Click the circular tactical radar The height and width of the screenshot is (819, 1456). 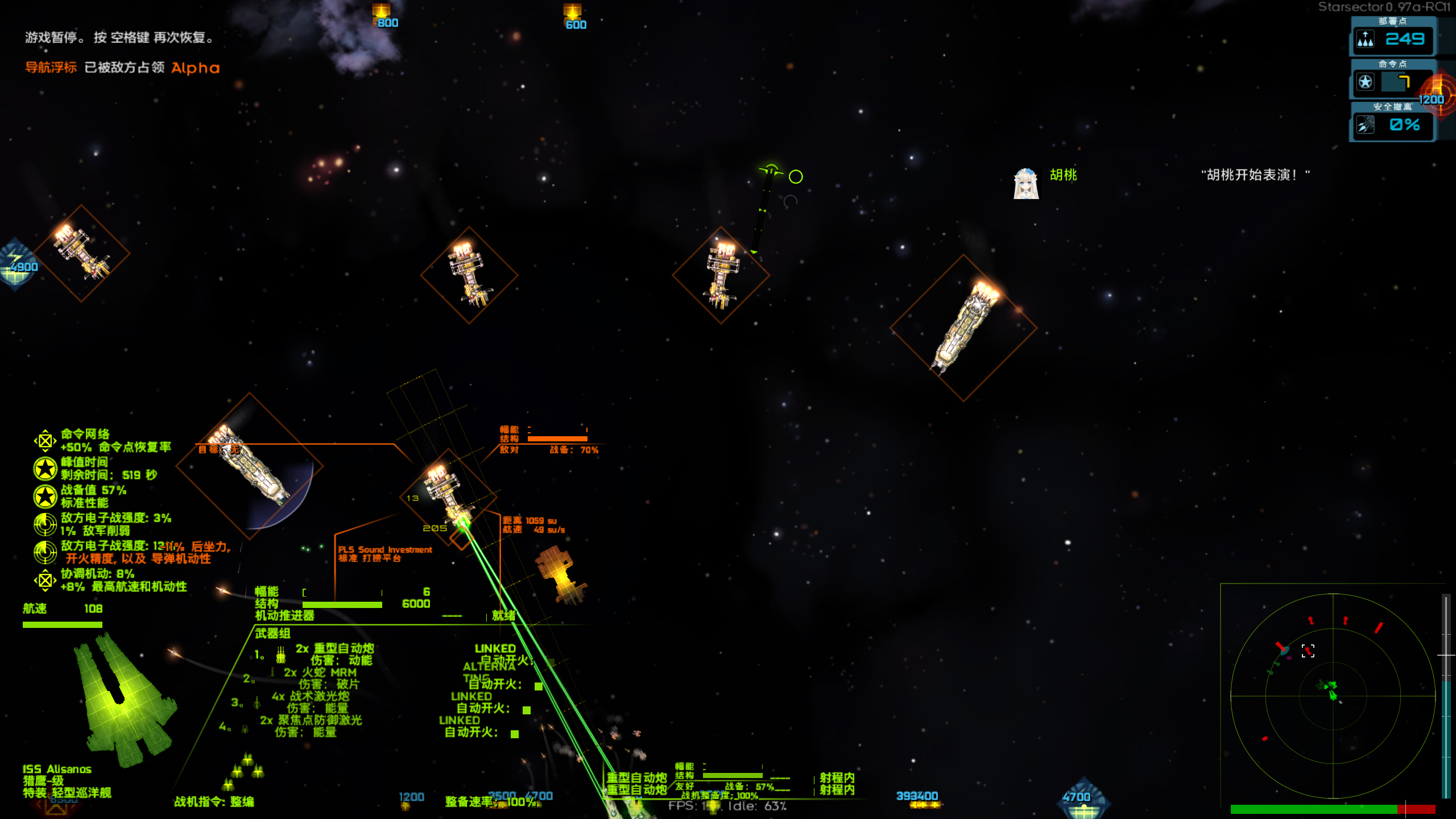tap(1333, 695)
